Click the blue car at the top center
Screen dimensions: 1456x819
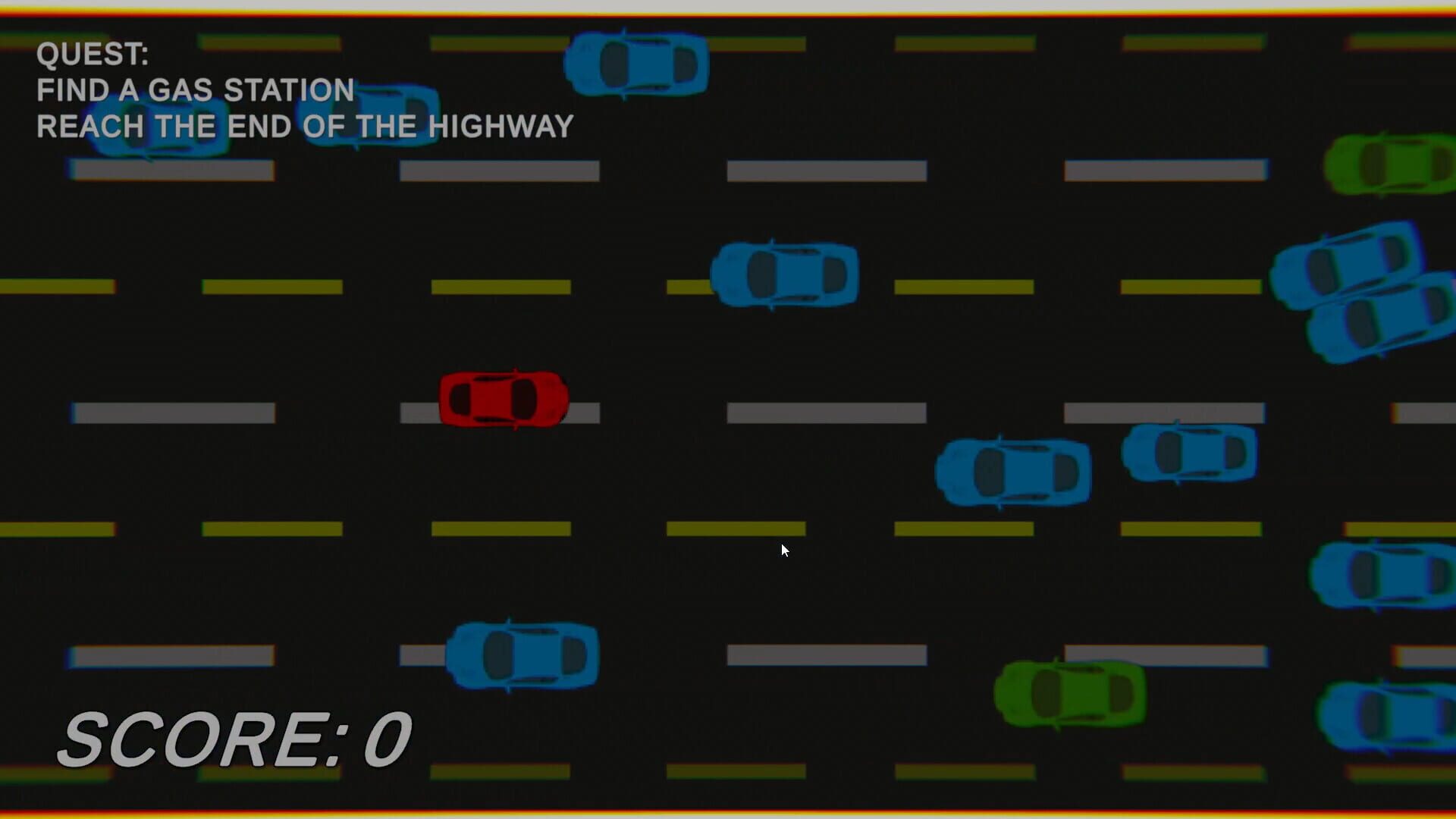point(637,64)
